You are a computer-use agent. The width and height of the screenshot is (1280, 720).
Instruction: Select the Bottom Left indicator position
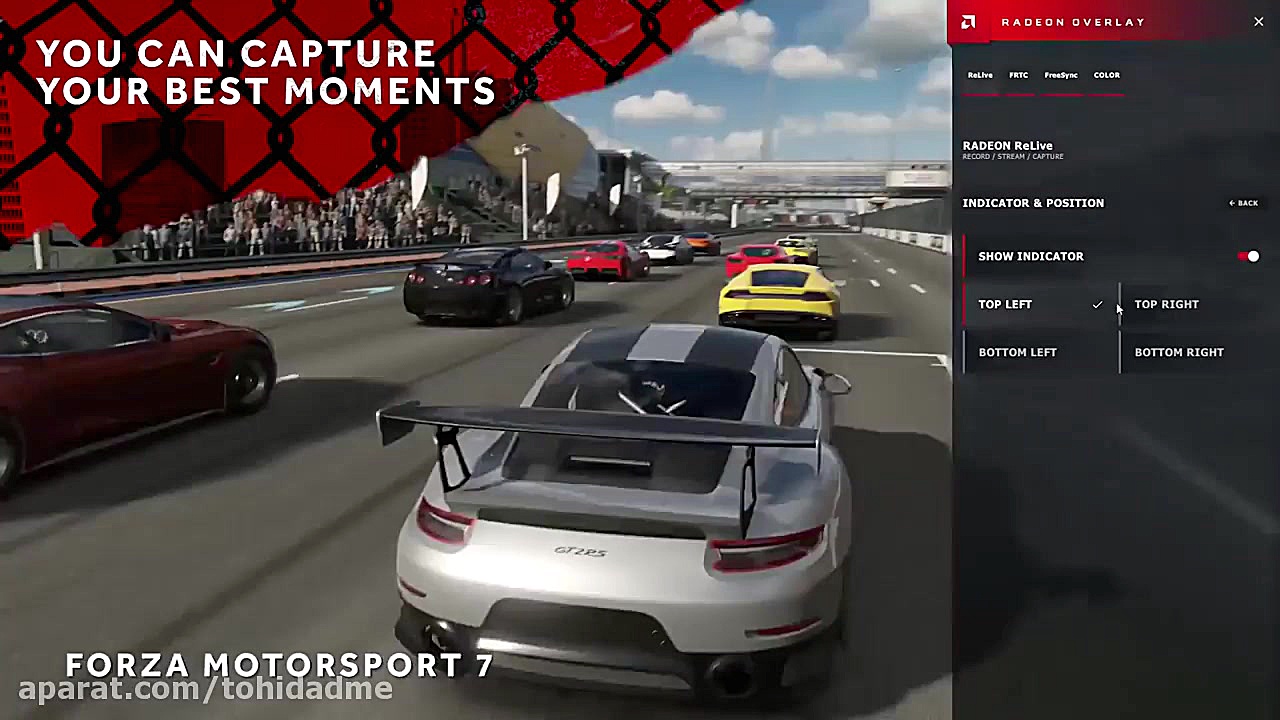(x=1017, y=352)
